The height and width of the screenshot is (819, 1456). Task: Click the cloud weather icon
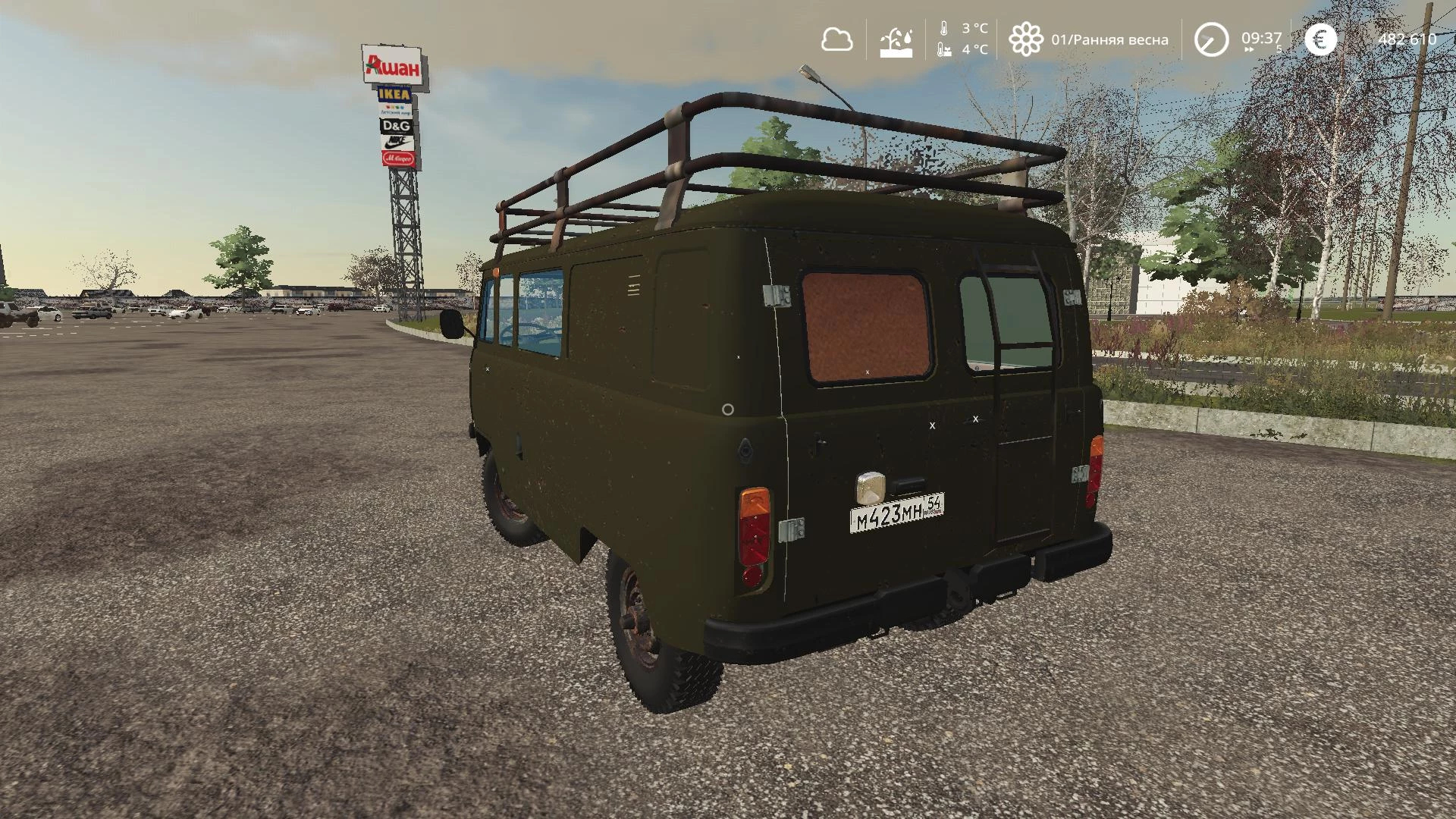836,39
